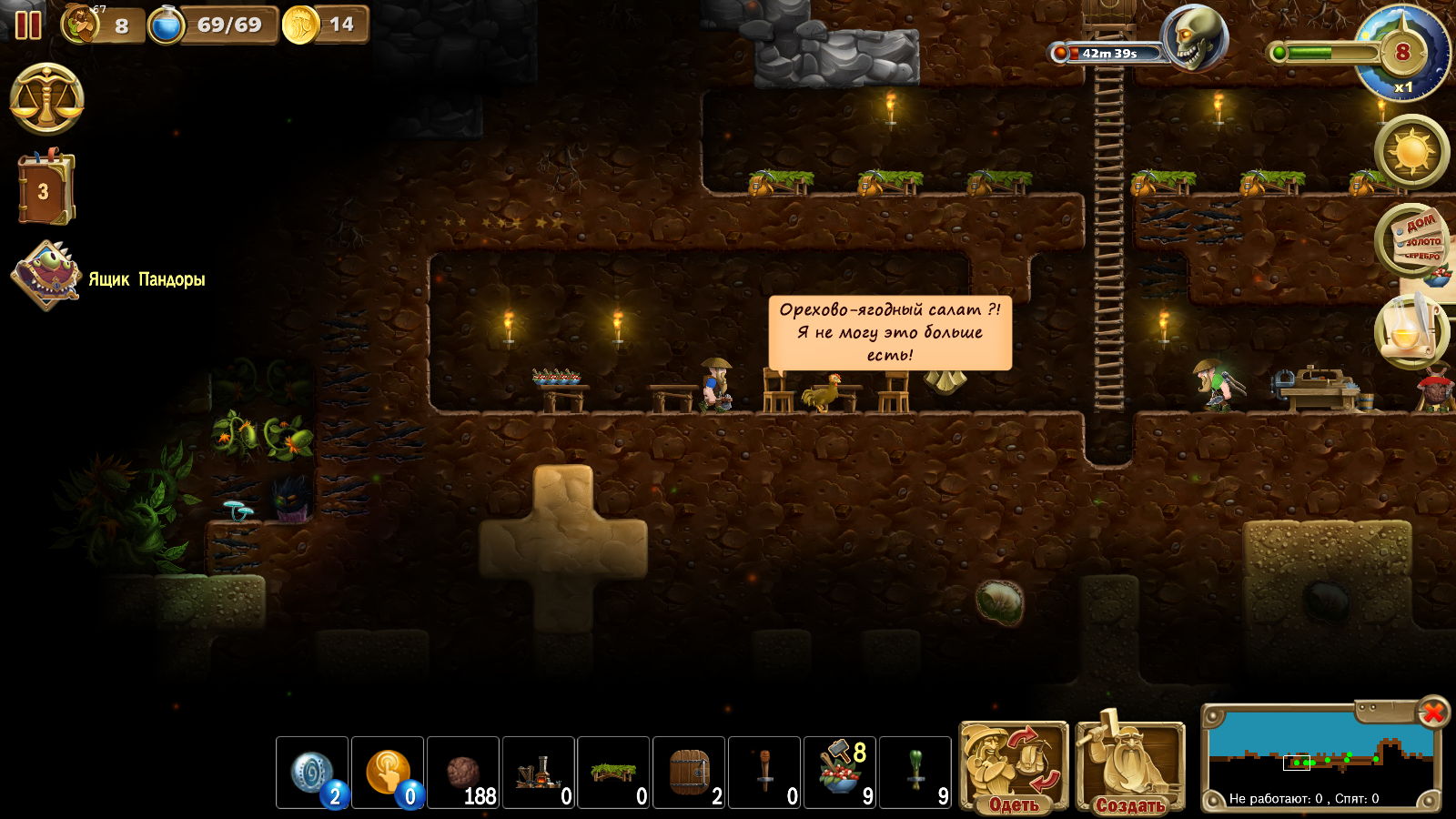Select the forge hotbar slot
The height and width of the screenshot is (819, 1456).
click(539, 773)
